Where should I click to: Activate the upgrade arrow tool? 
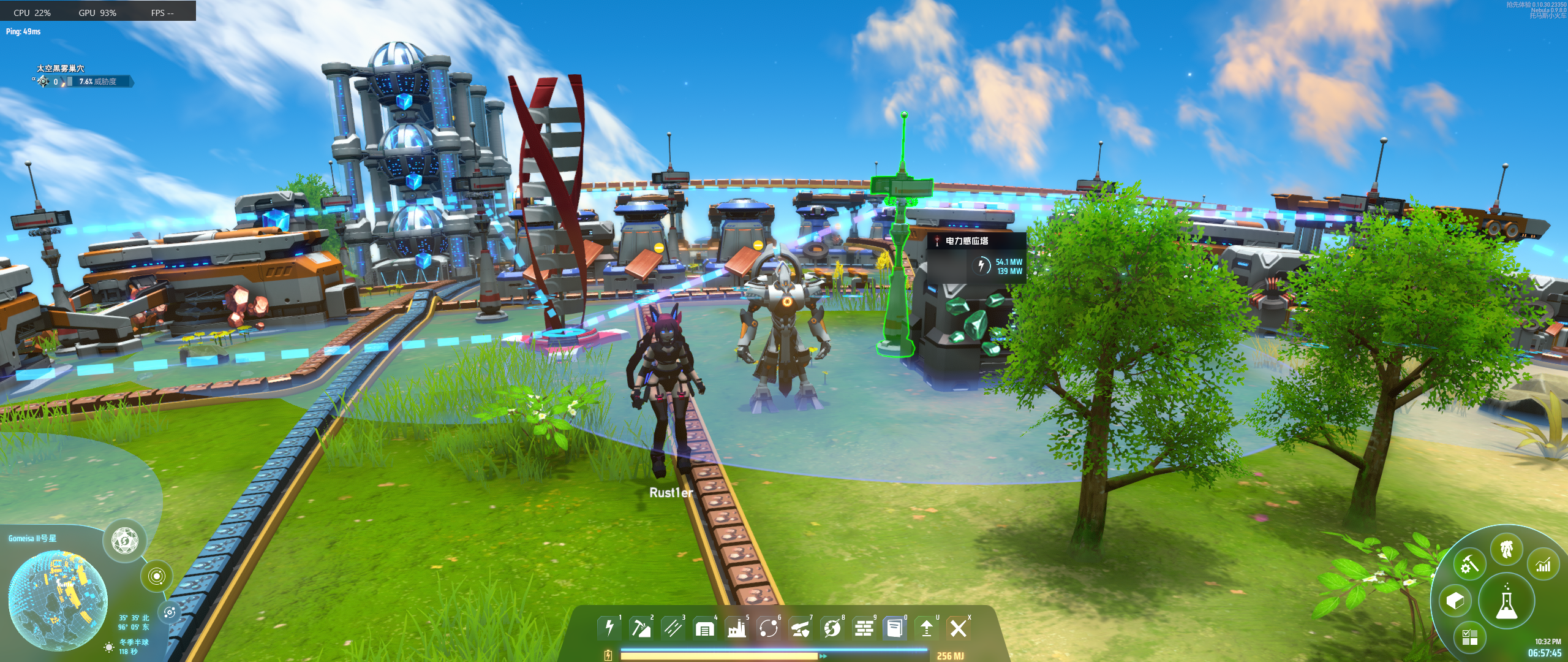(x=927, y=628)
